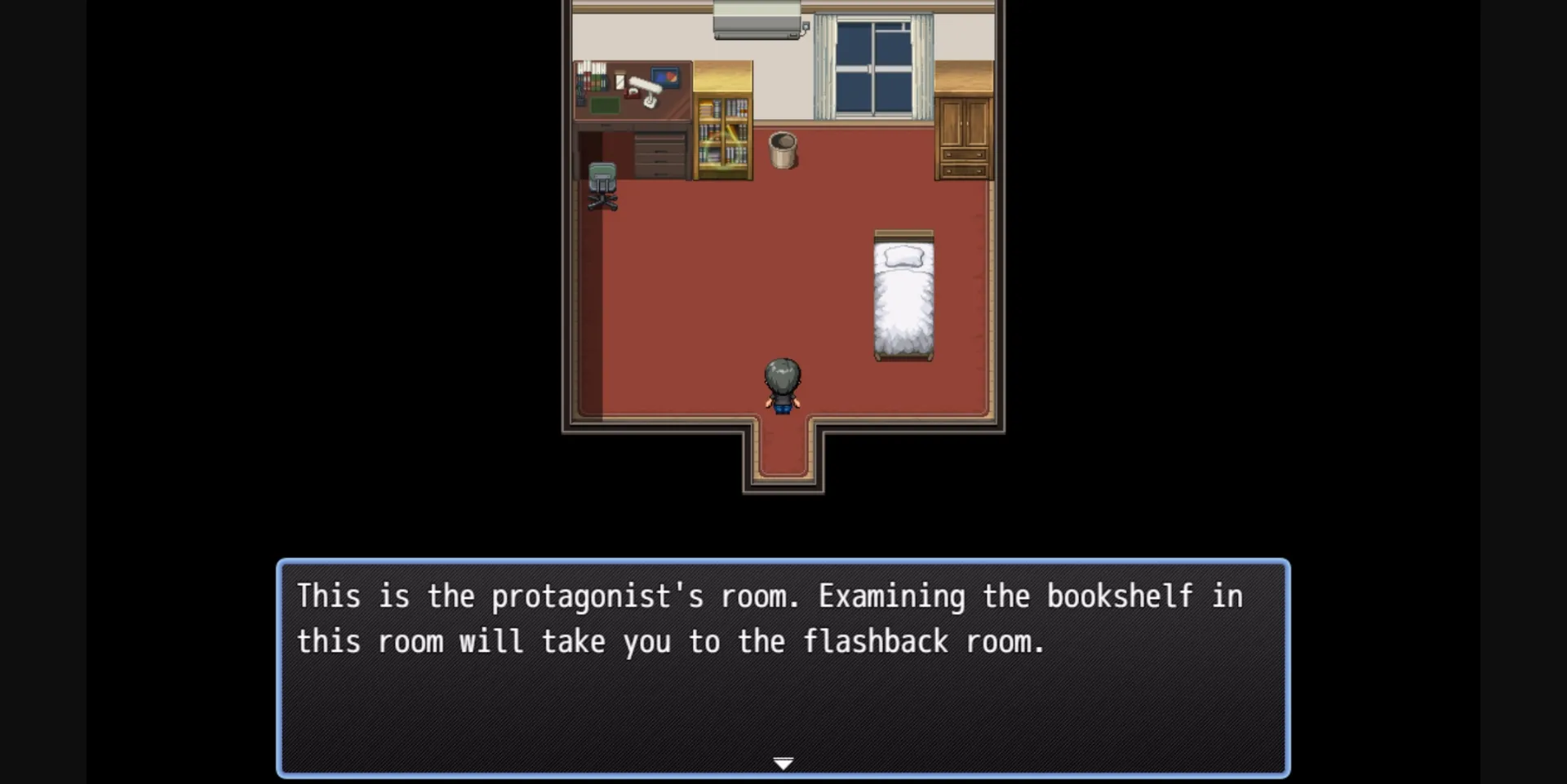This screenshot has width=1567, height=784.
Task: Click the bed's white pillow
Action: (x=903, y=257)
